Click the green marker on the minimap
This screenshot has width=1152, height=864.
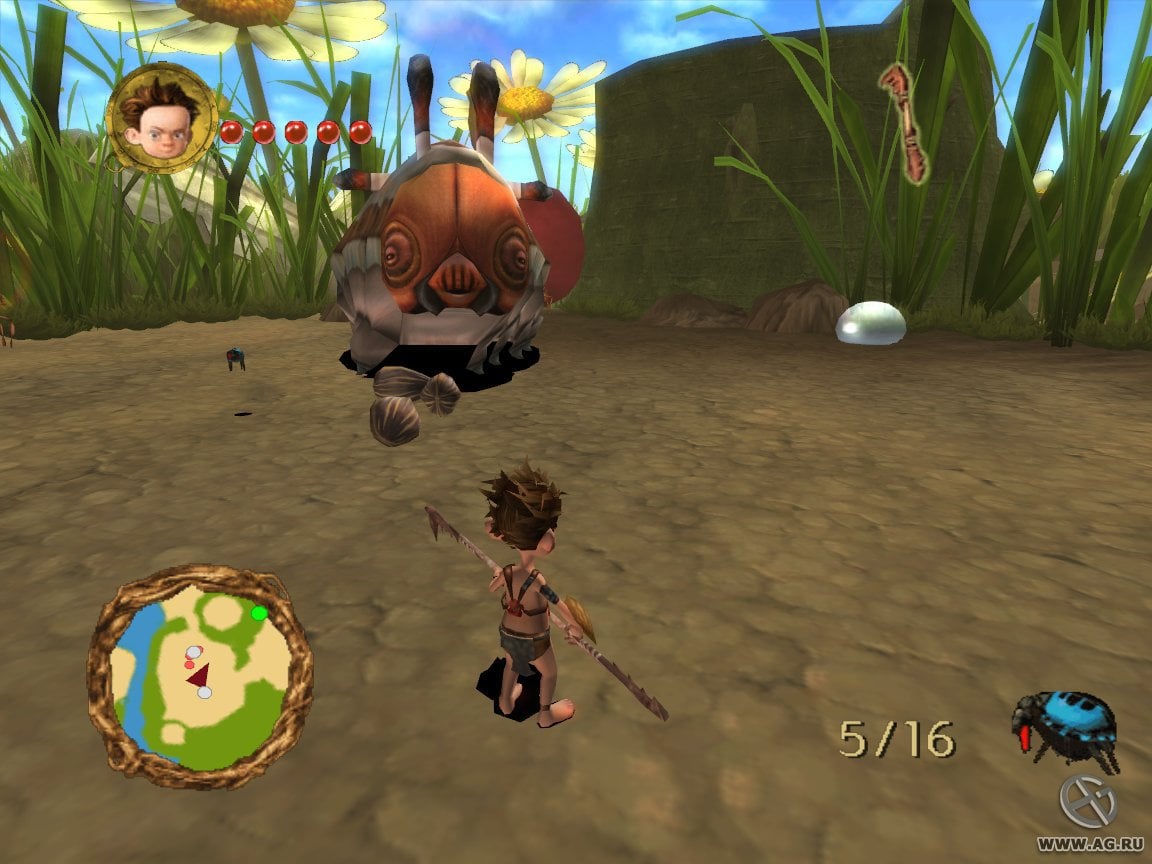pyautogui.click(x=260, y=613)
